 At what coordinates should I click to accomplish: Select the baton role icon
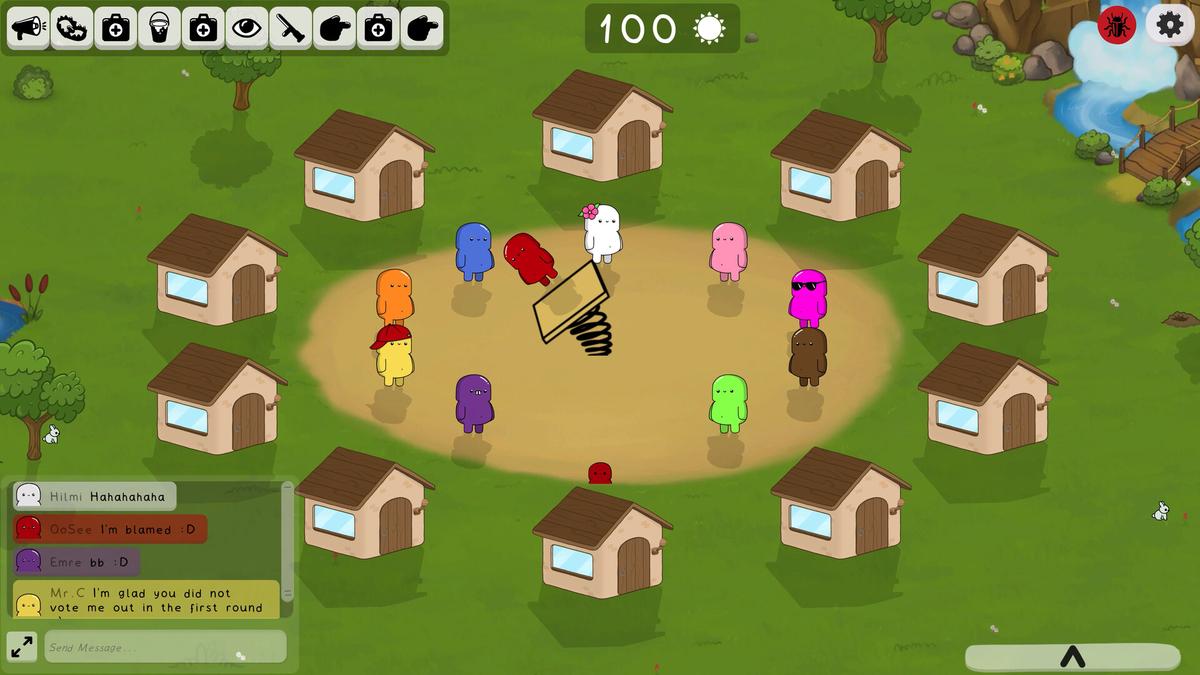pos(291,28)
